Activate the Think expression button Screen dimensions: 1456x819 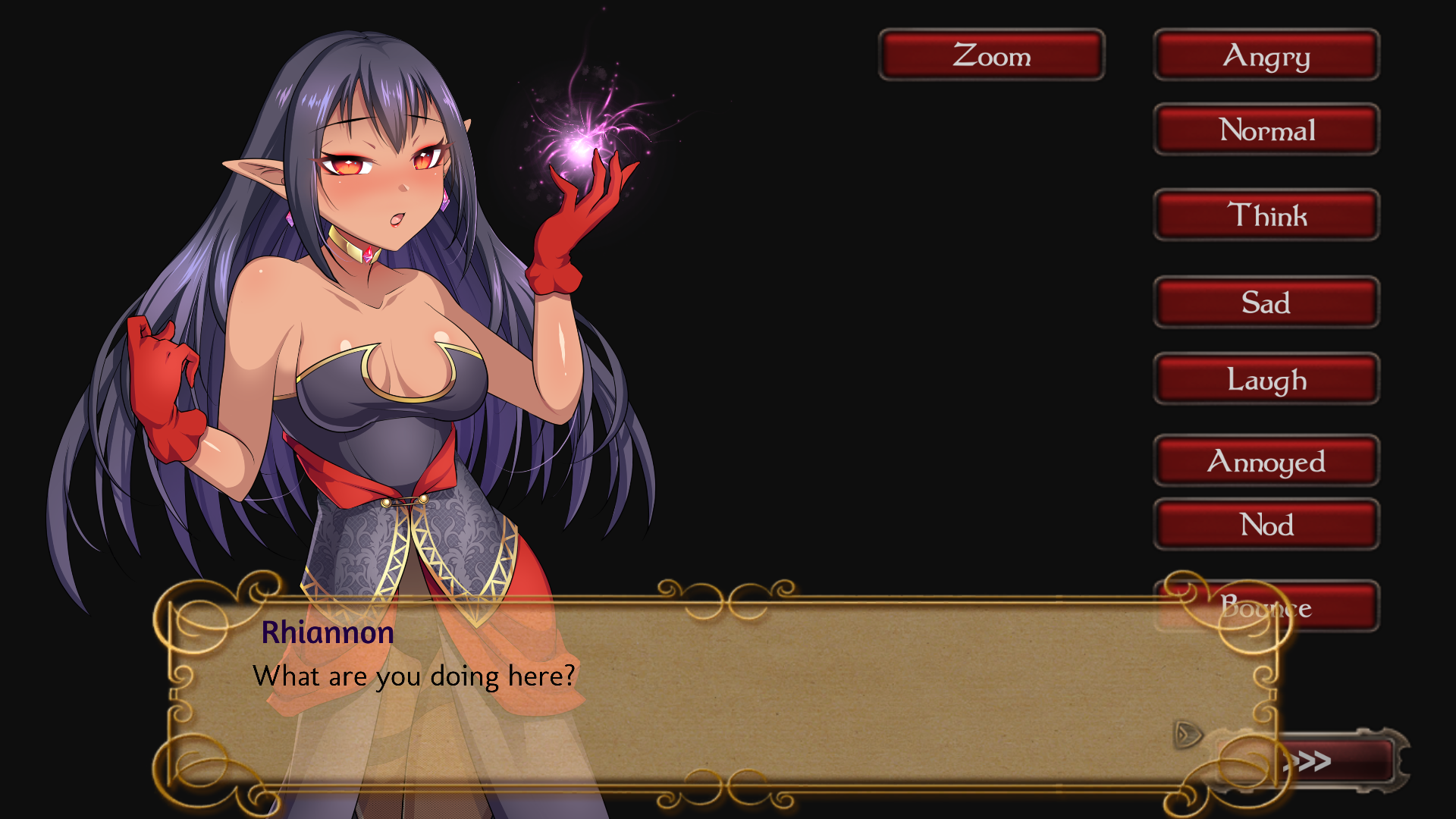pyautogui.click(x=1266, y=215)
